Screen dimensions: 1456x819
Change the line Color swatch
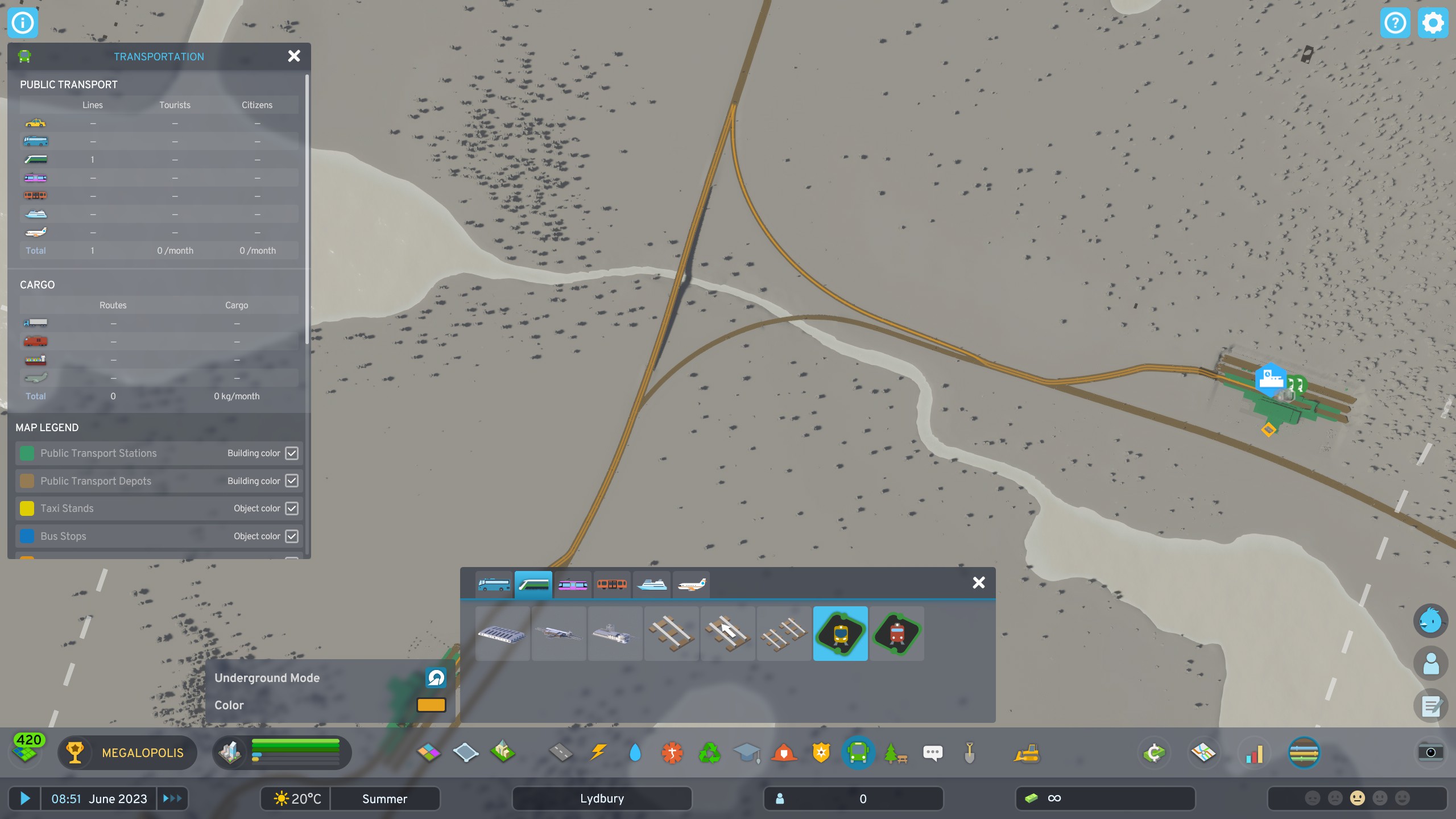[x=432, y=705]
